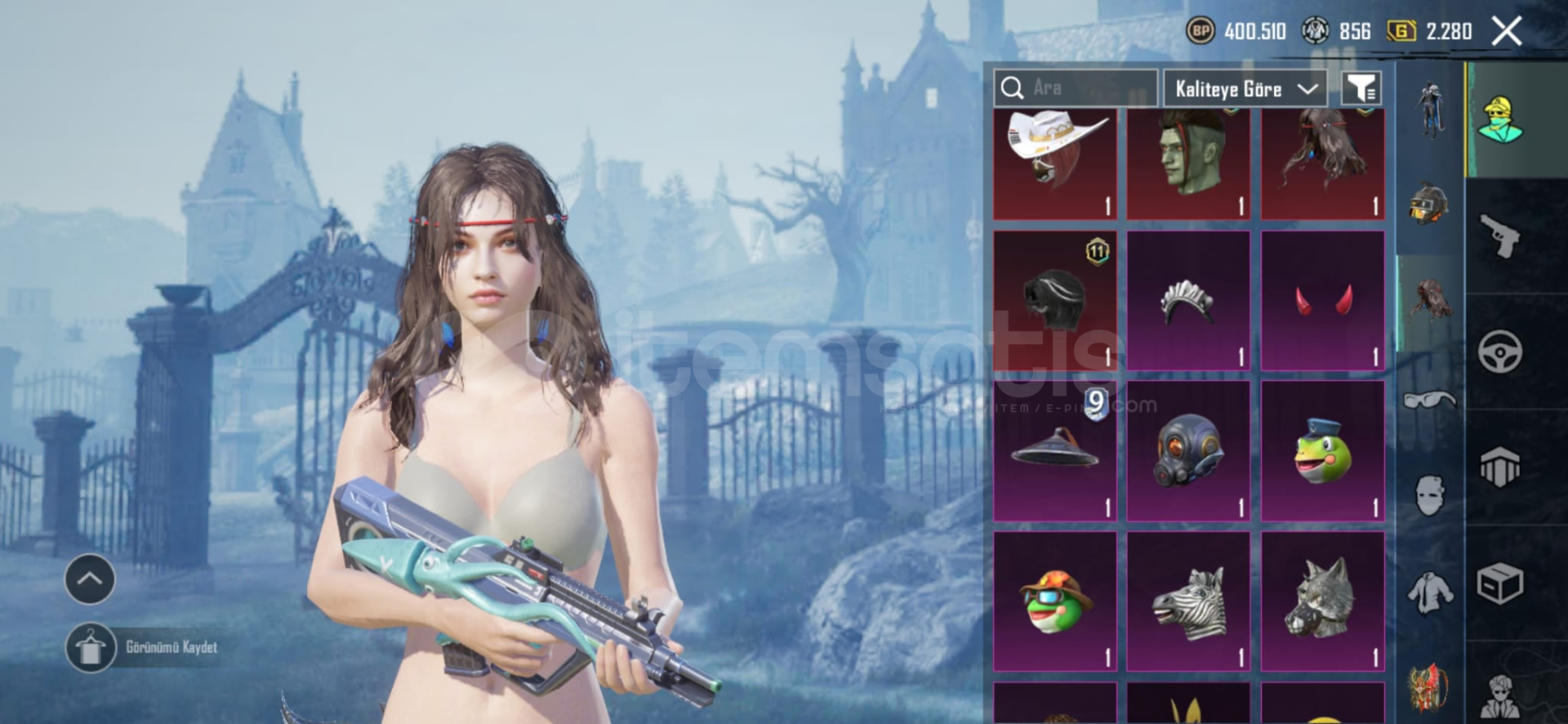Pick the dark conical straw hat
Screen dimensions: 1568x724
(x=1054, y=451)
